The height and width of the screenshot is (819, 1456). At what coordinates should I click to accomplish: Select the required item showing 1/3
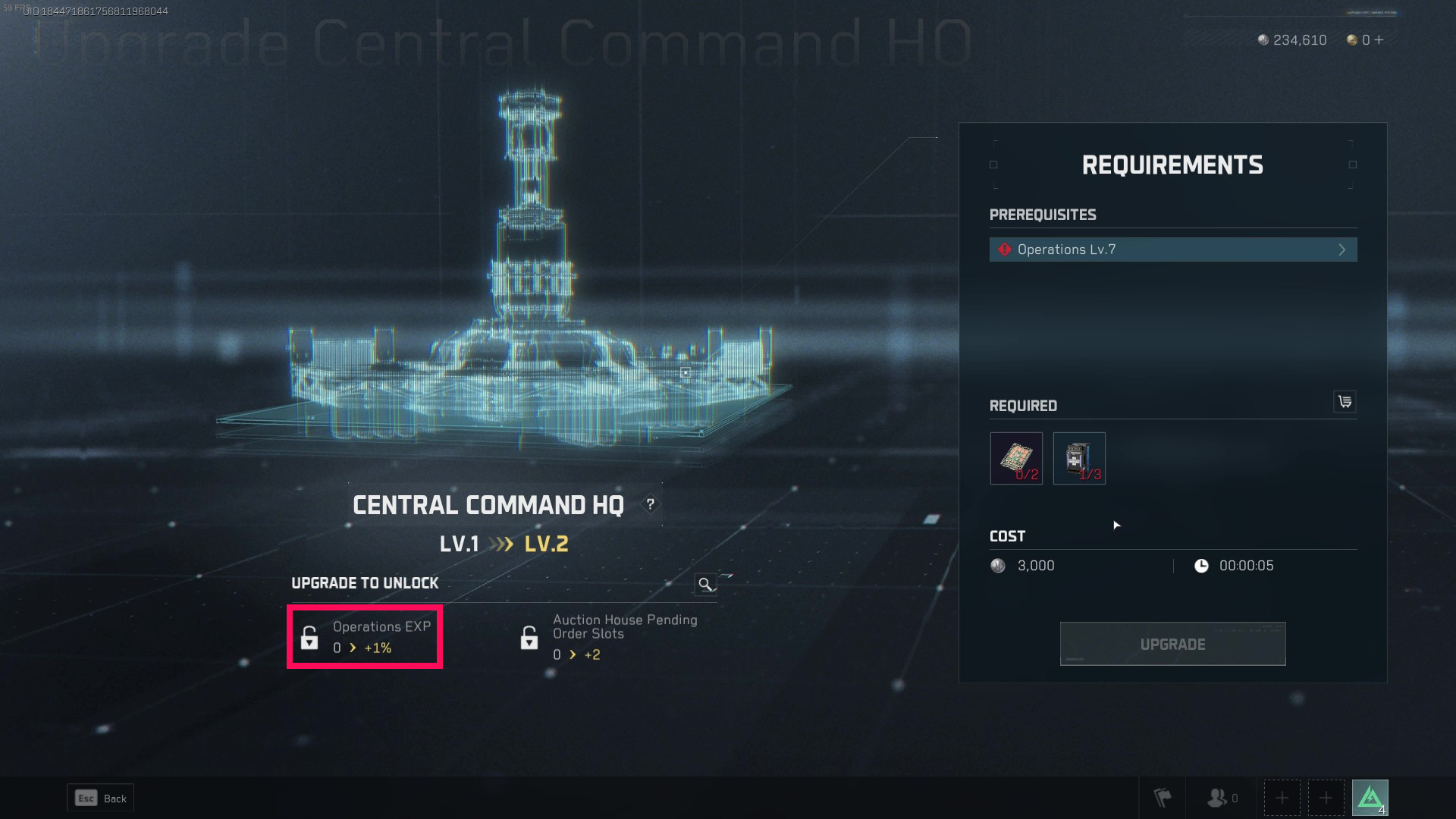tap(1079, 458)
